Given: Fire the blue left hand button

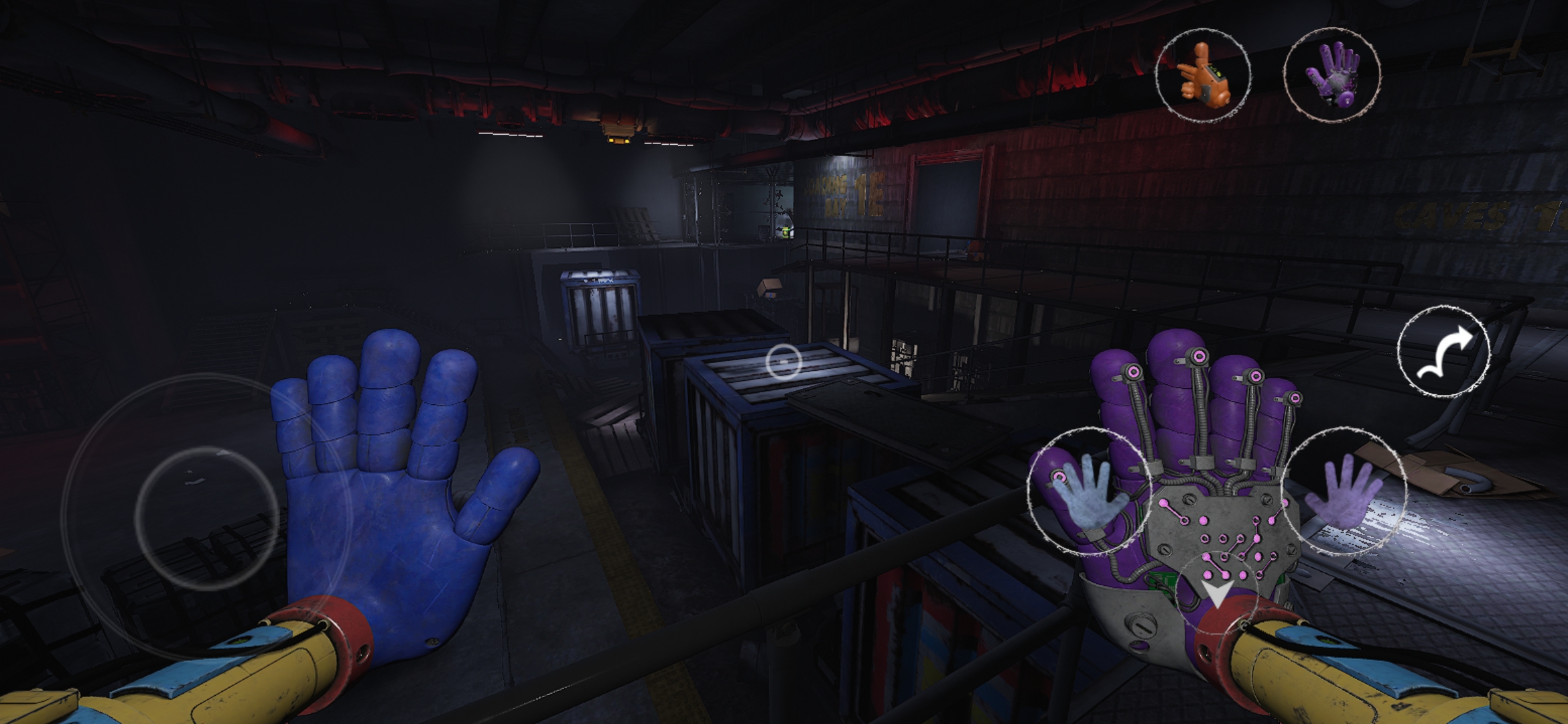Looking at the screenshot, I should (x=1088, y=491).
